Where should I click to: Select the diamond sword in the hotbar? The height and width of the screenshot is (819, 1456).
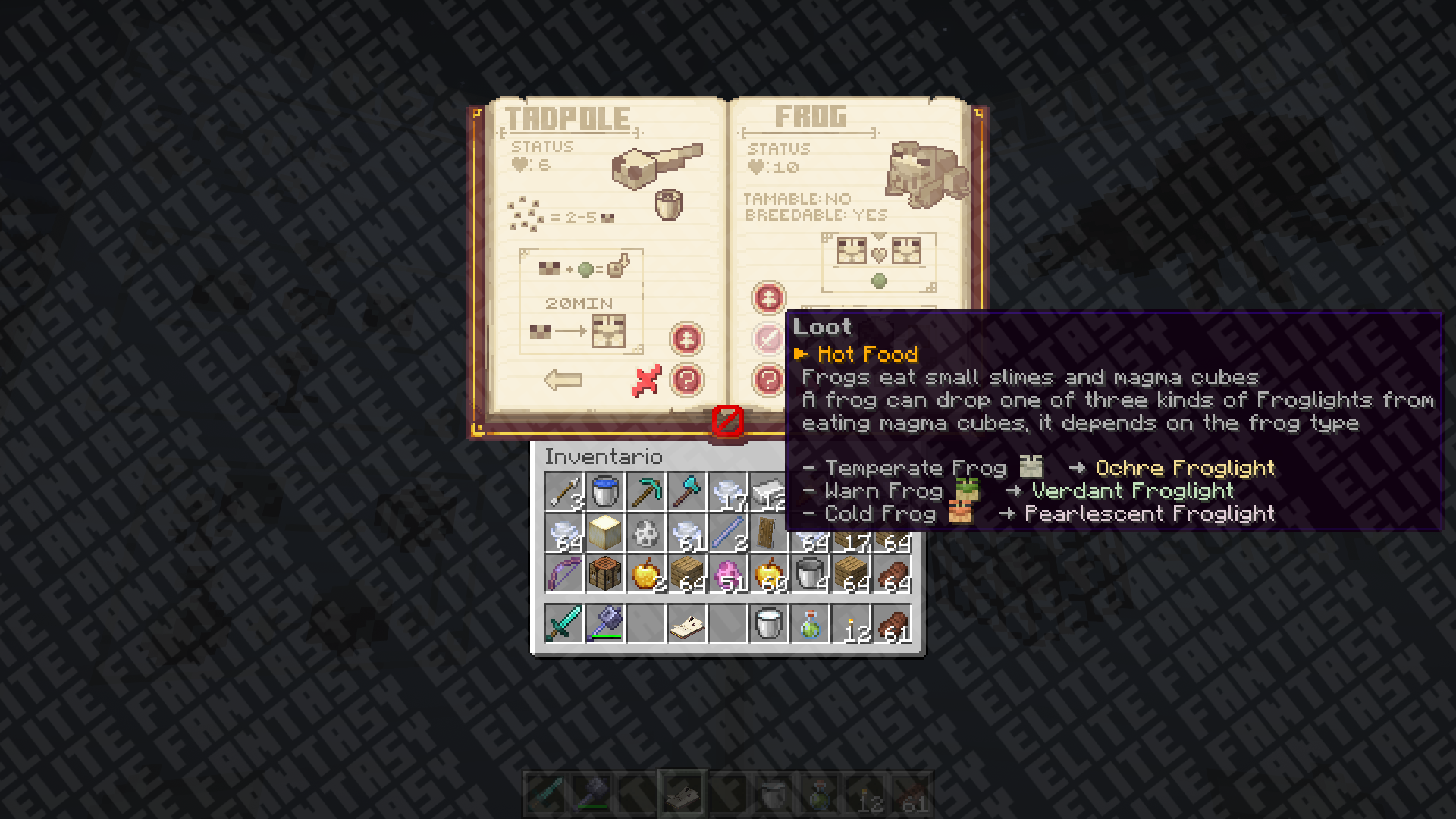(564, 623)
